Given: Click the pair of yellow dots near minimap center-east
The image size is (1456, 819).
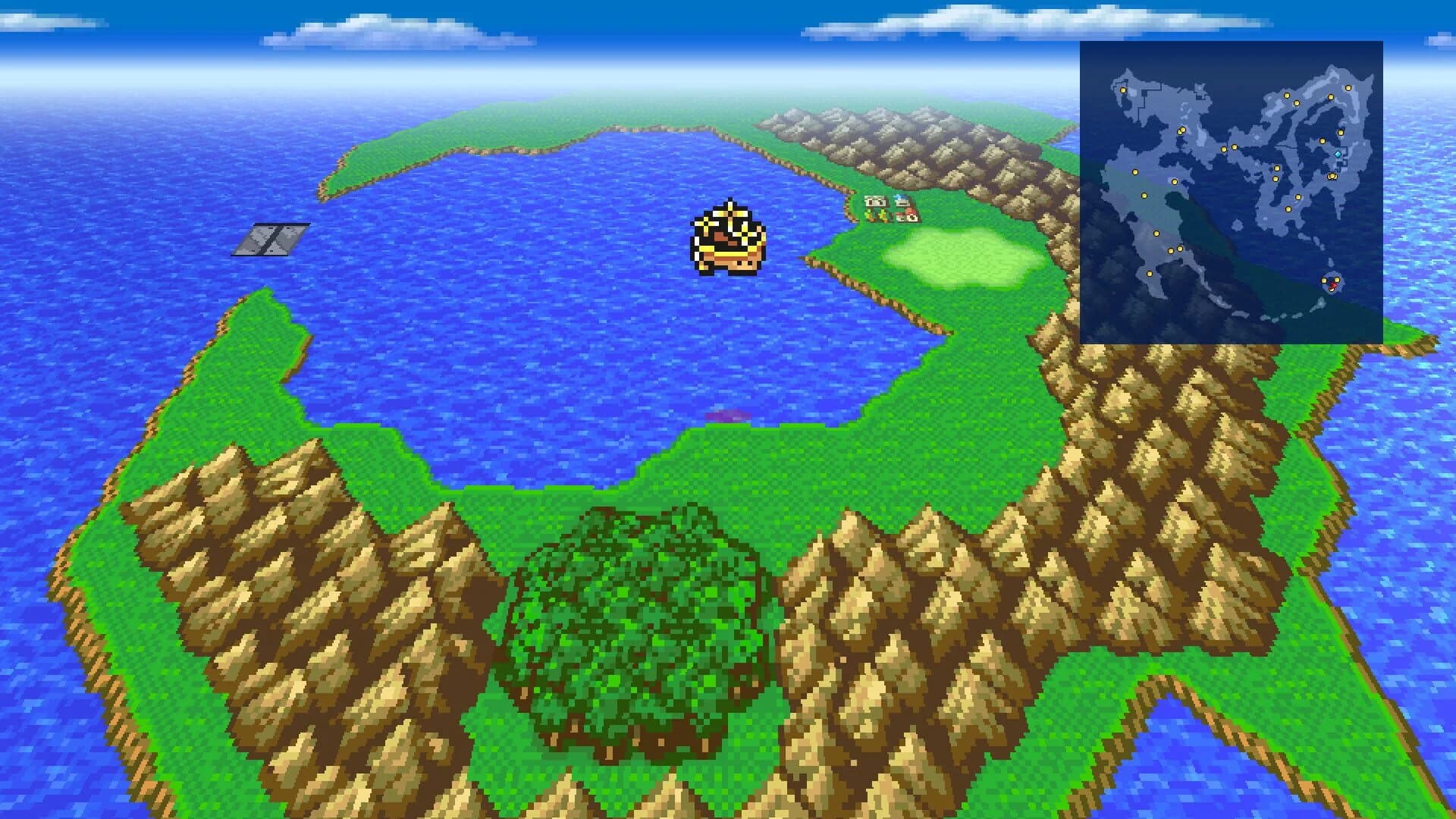Looking at the screenshot, I should coord(1332,175).
